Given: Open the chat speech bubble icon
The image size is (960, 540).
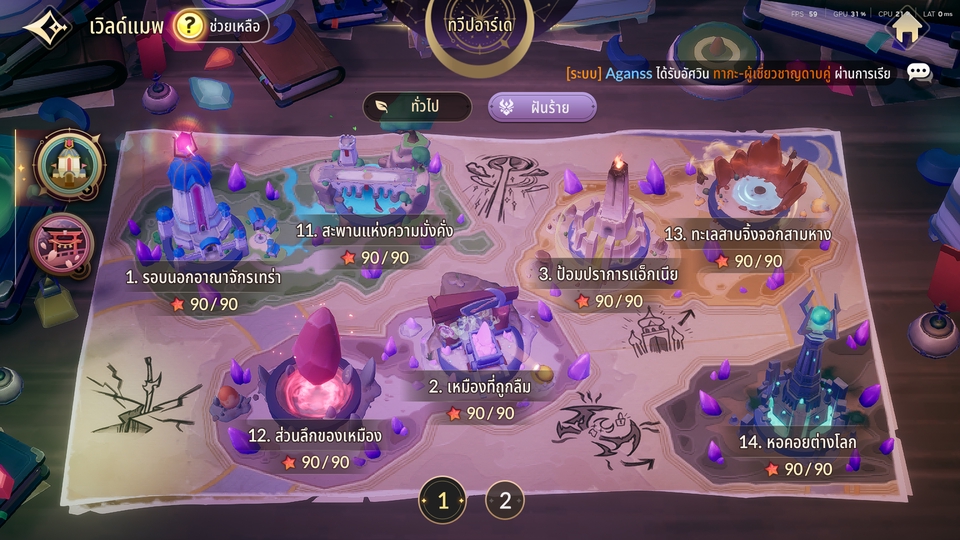Looking at the screenshot, I should tap(918, 72).
